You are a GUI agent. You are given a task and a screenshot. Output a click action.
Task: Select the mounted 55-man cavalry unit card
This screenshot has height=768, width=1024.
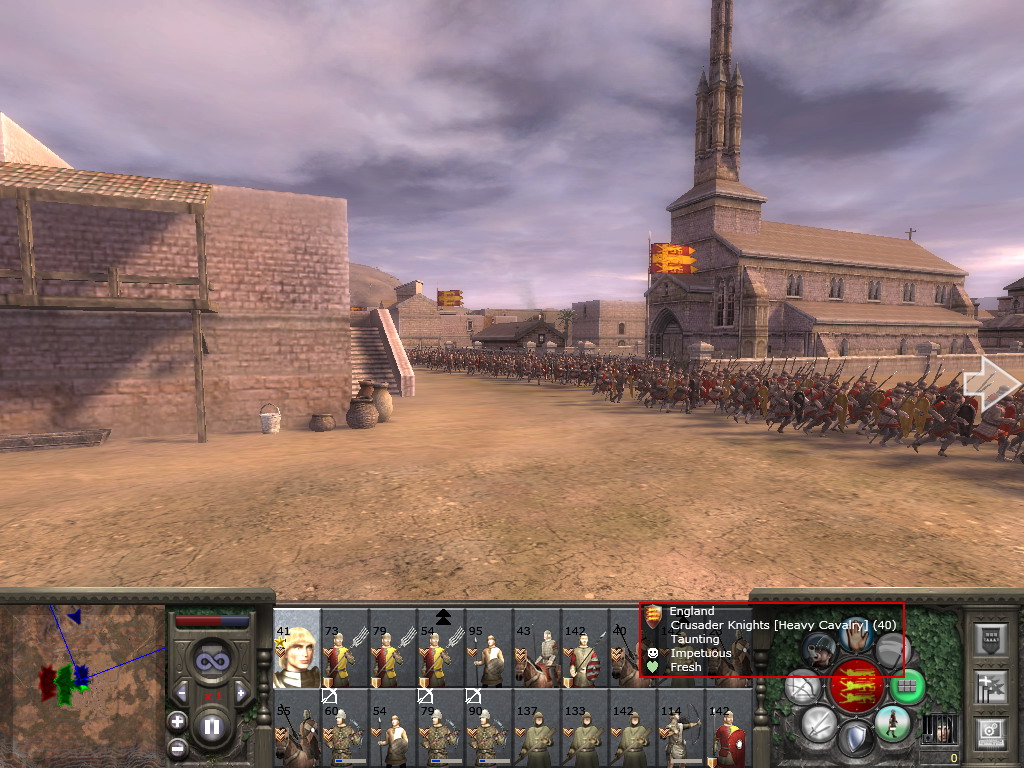pyautogui.click(x=297, y=735)
